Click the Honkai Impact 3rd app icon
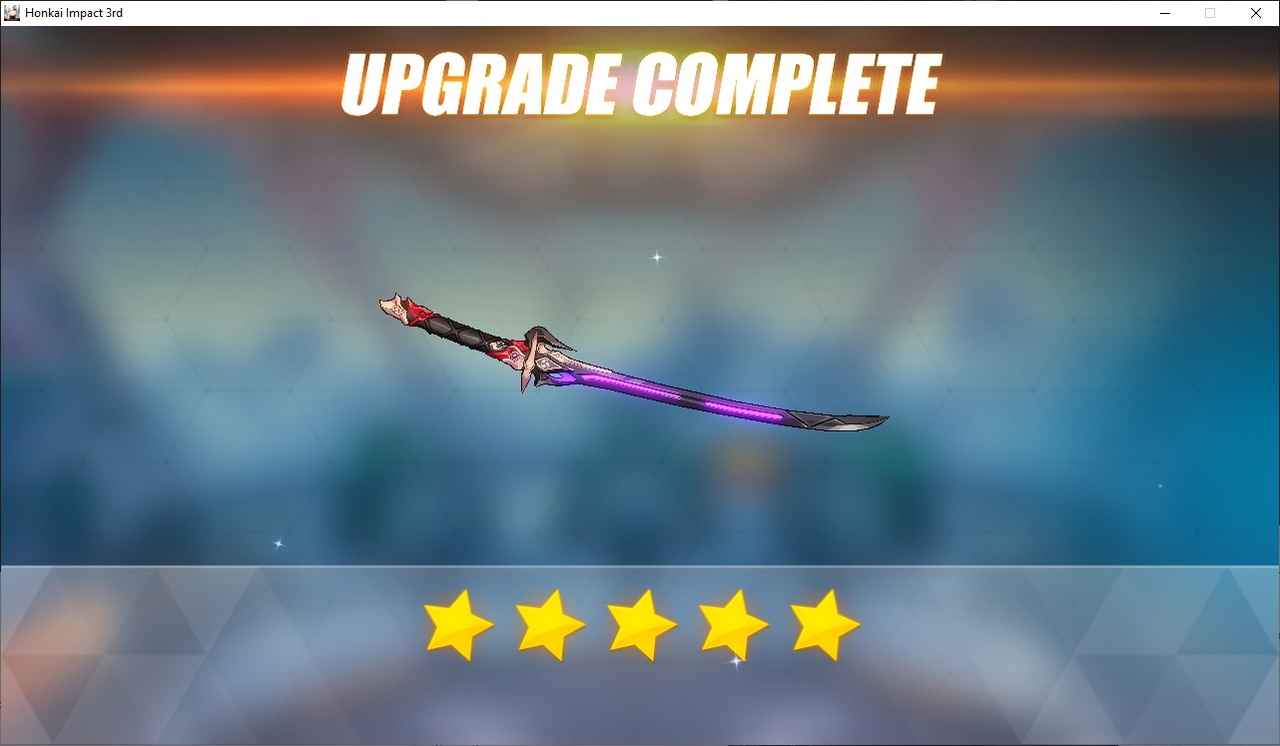 [x=10, y=12]
